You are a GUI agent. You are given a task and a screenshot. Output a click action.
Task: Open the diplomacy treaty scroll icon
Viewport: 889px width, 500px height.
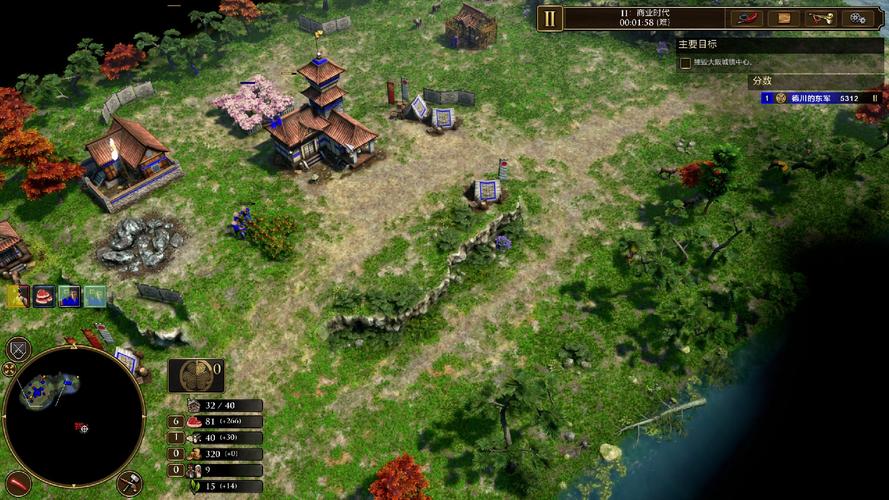pos(747,18)
